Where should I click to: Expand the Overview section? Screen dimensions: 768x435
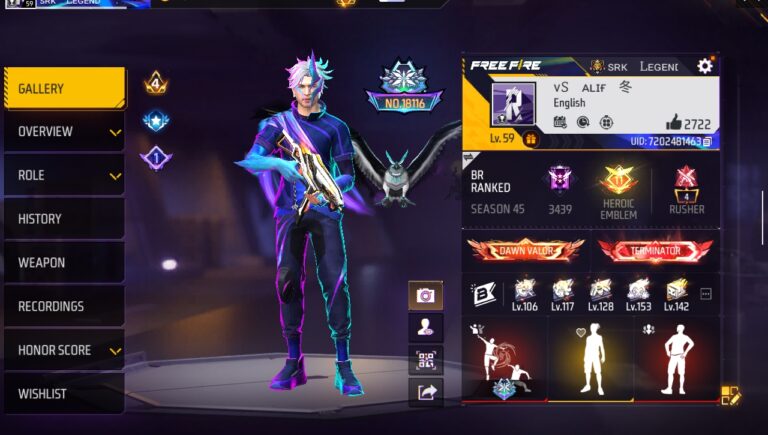tap(64, 132)
